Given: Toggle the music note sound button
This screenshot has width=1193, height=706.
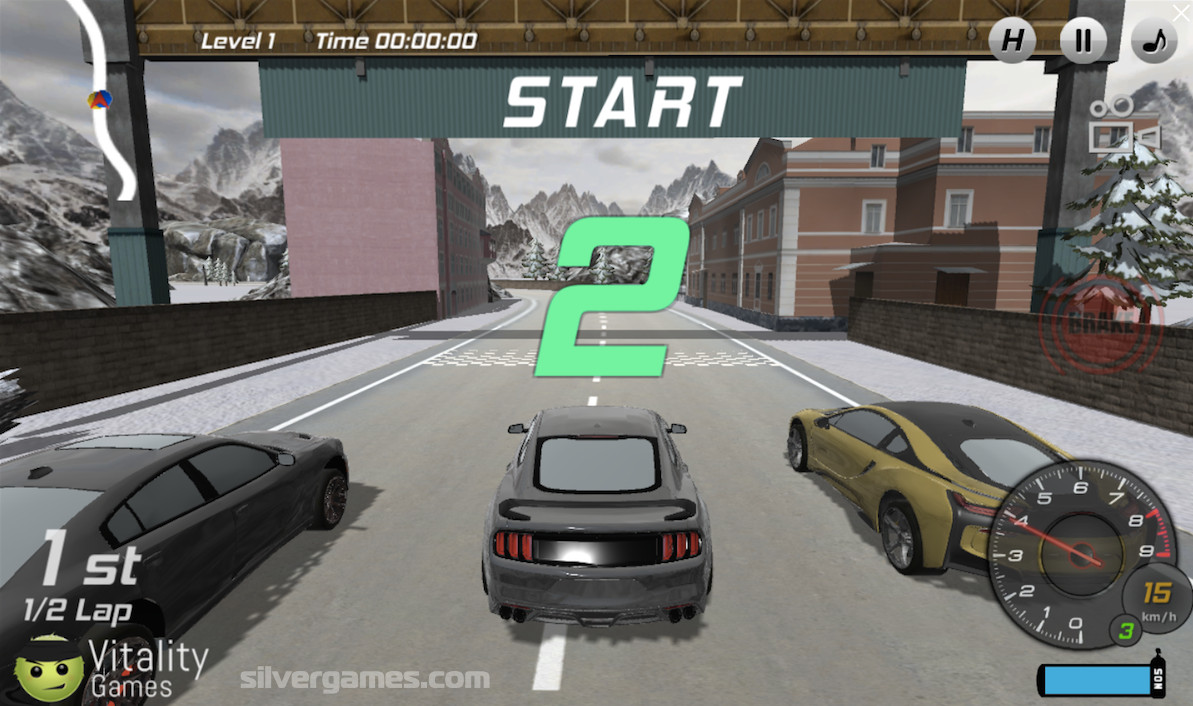Looking at the screenshot, I should (1154, 42).
